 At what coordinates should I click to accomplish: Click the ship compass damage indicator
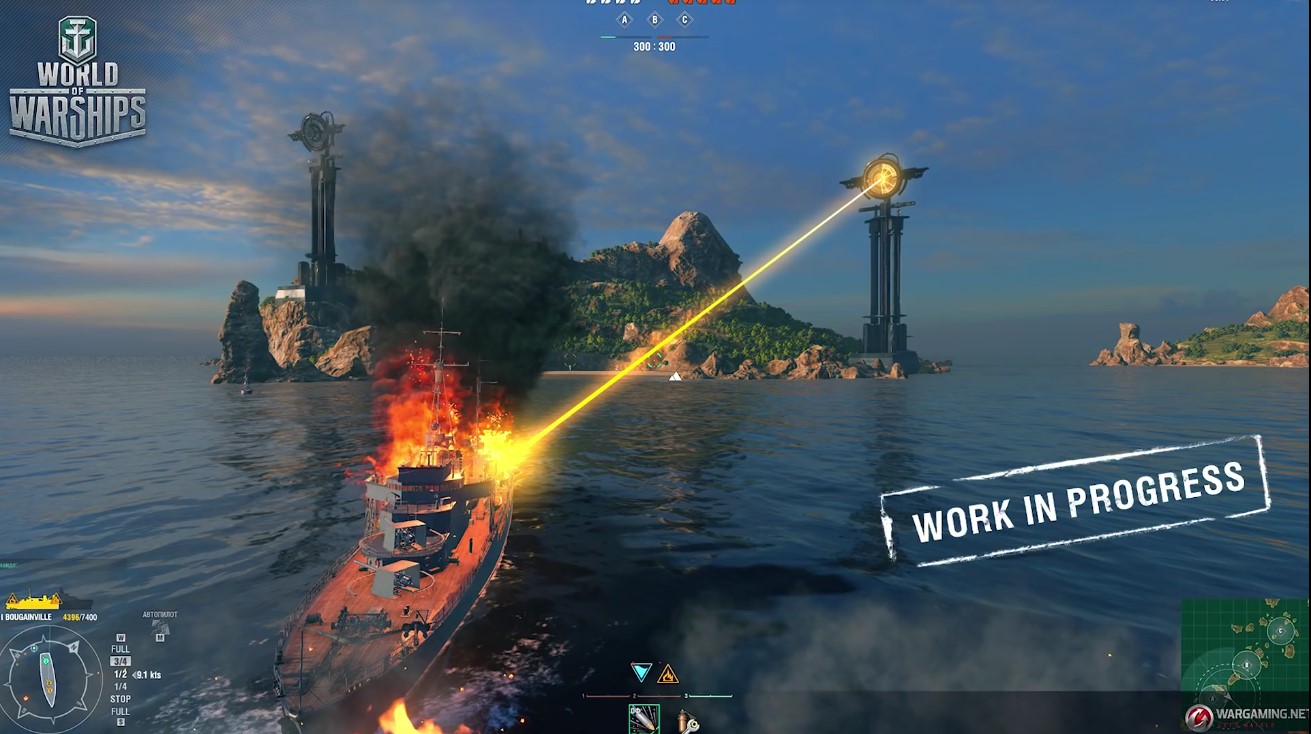click(50, 681)
